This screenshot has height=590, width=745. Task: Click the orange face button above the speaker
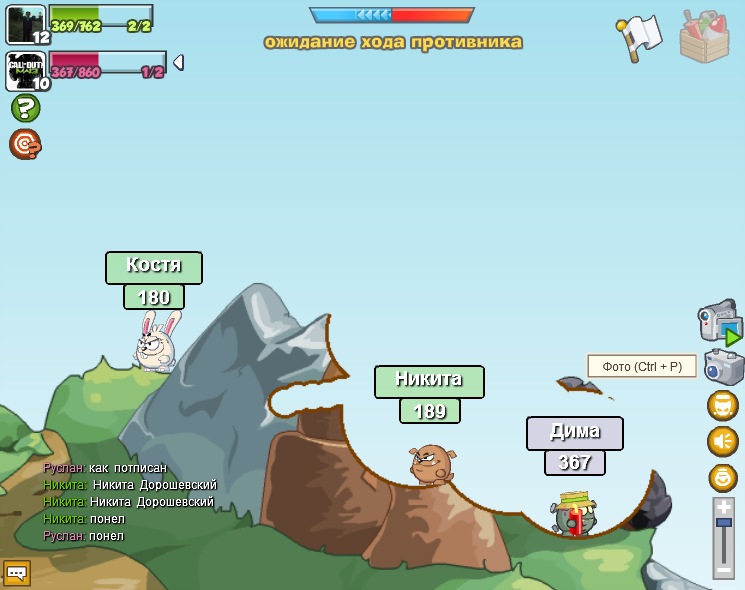(722, 405)
